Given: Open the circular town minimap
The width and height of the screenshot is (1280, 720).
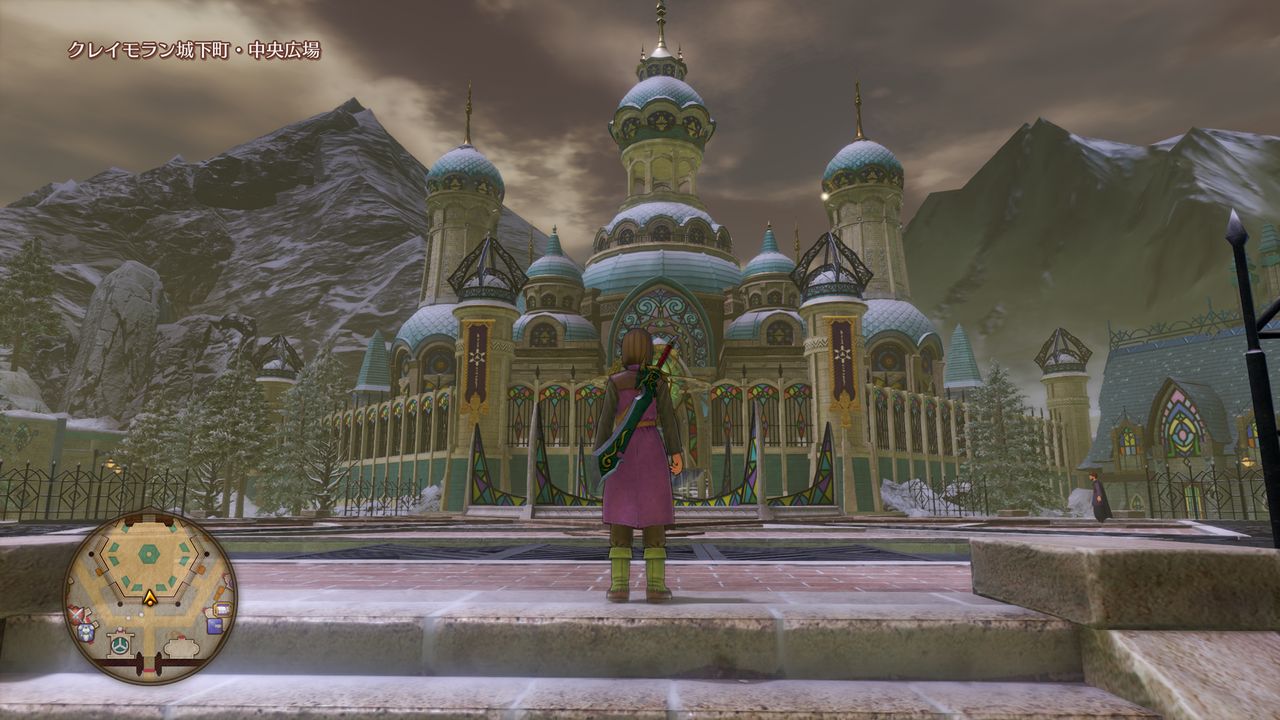Looking at the screenshot, I should [150, 598].
